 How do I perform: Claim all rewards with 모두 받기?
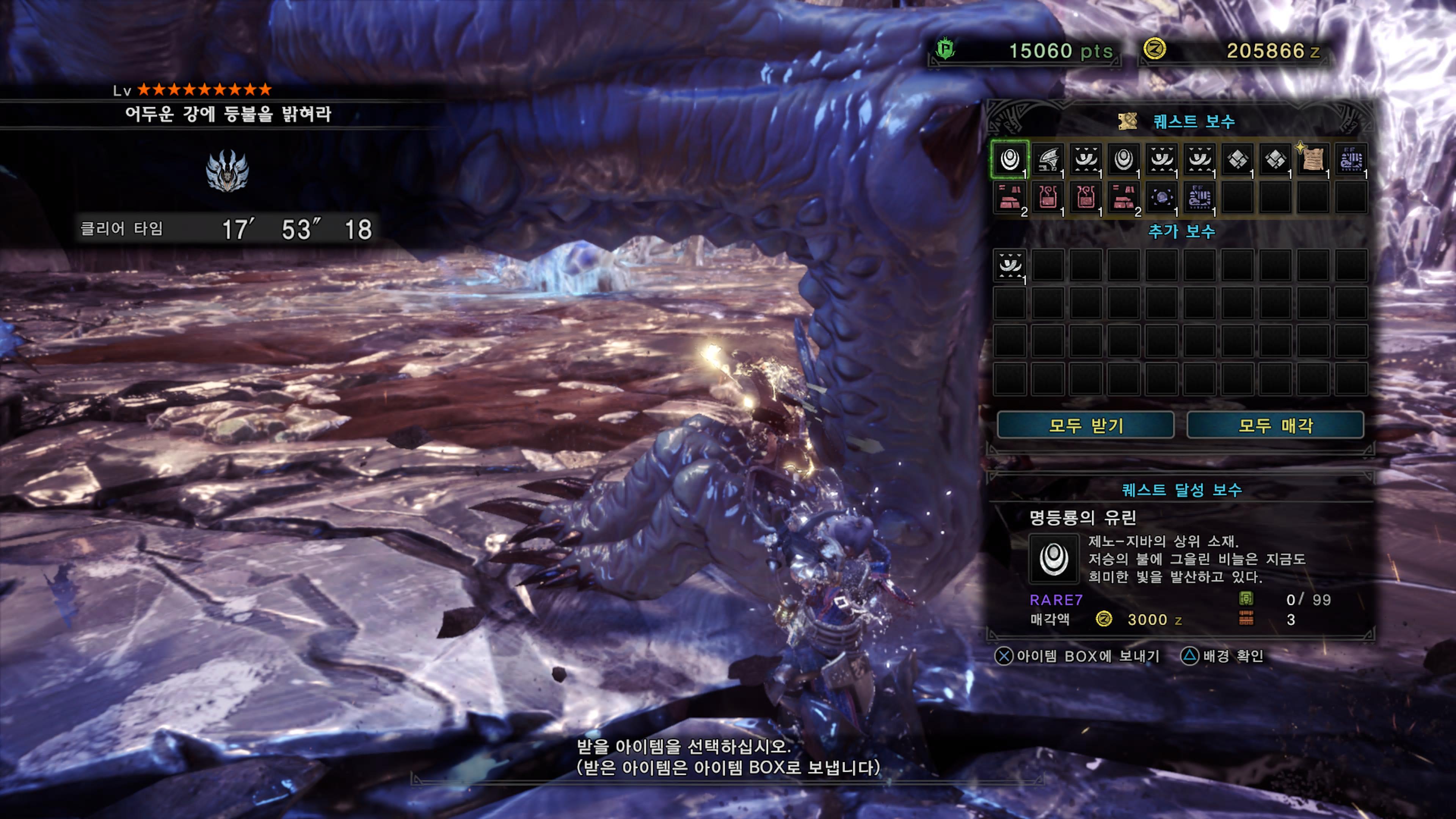click(1085, 425)
